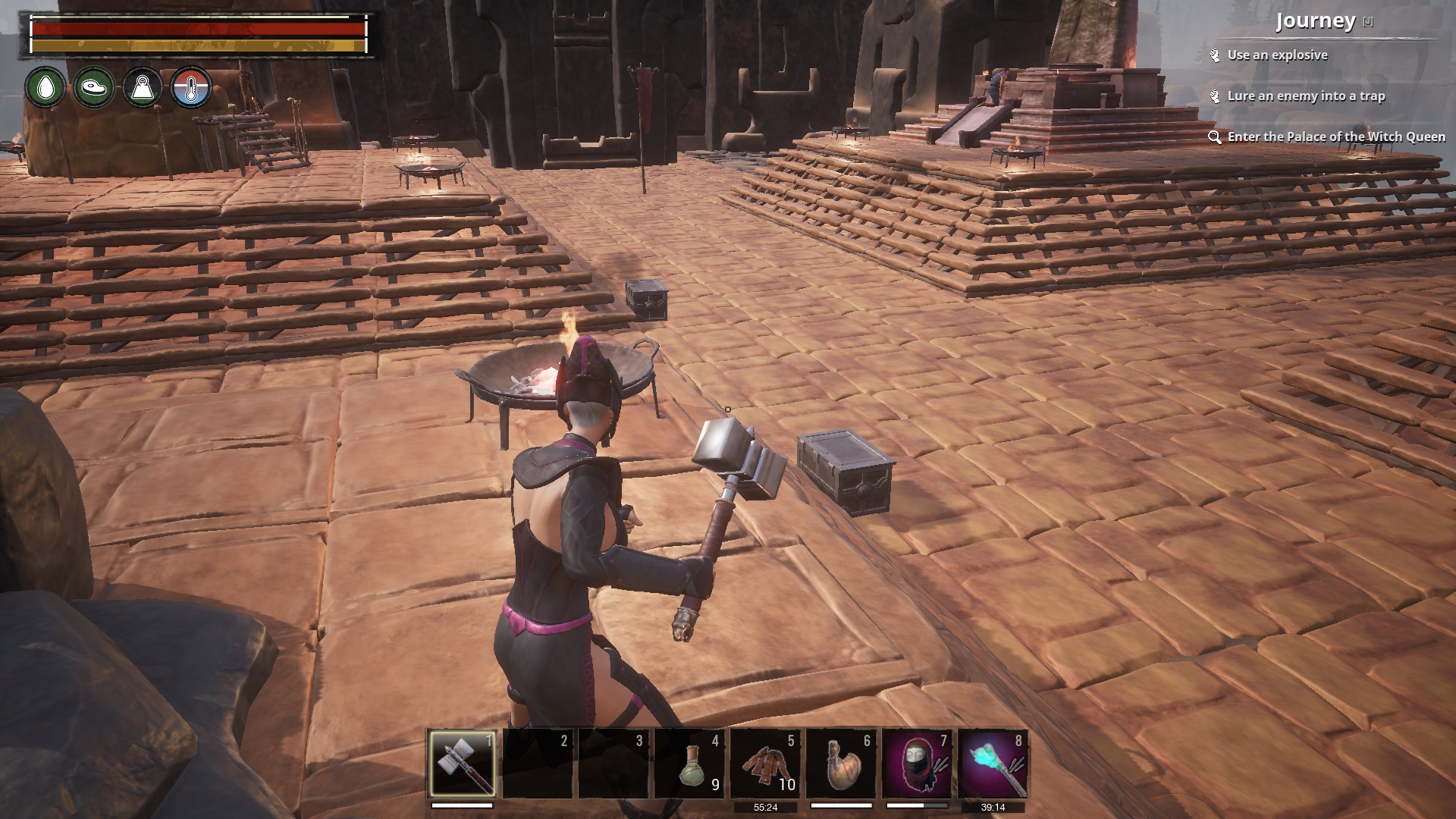This screenshot has height=819, width=1456.
Task: Select the war hammer in hotbar slot 1
Action: point(462,763)
